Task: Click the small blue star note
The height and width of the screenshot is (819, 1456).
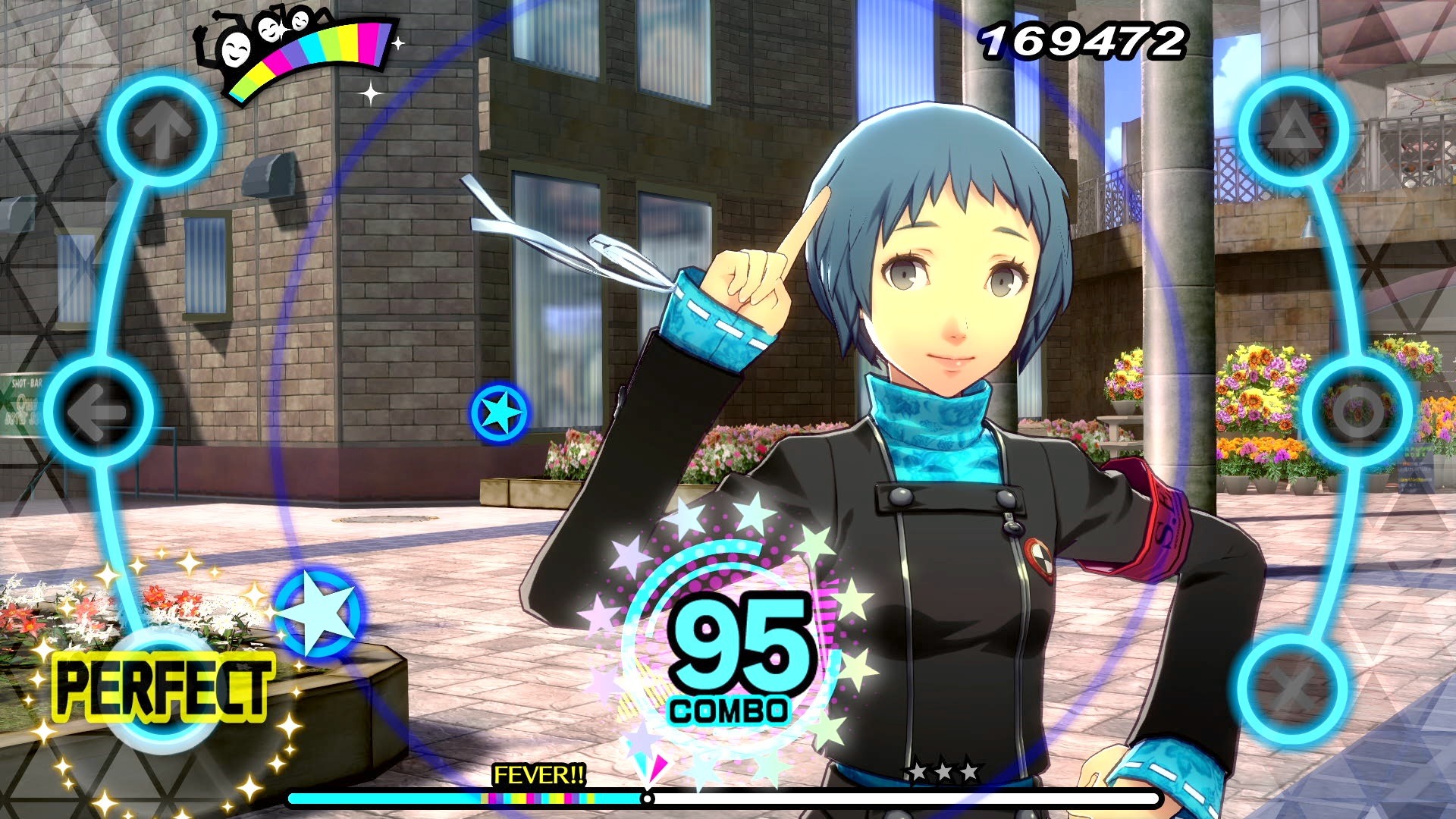Action: (x=499, y=412)
